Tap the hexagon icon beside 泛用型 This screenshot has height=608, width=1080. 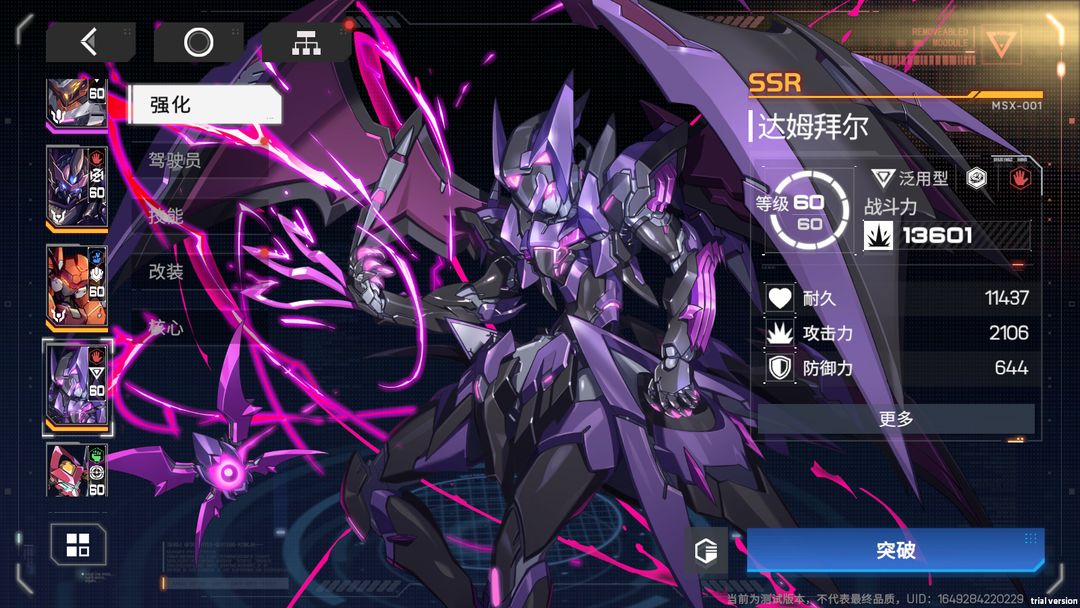tap(977, 179)
